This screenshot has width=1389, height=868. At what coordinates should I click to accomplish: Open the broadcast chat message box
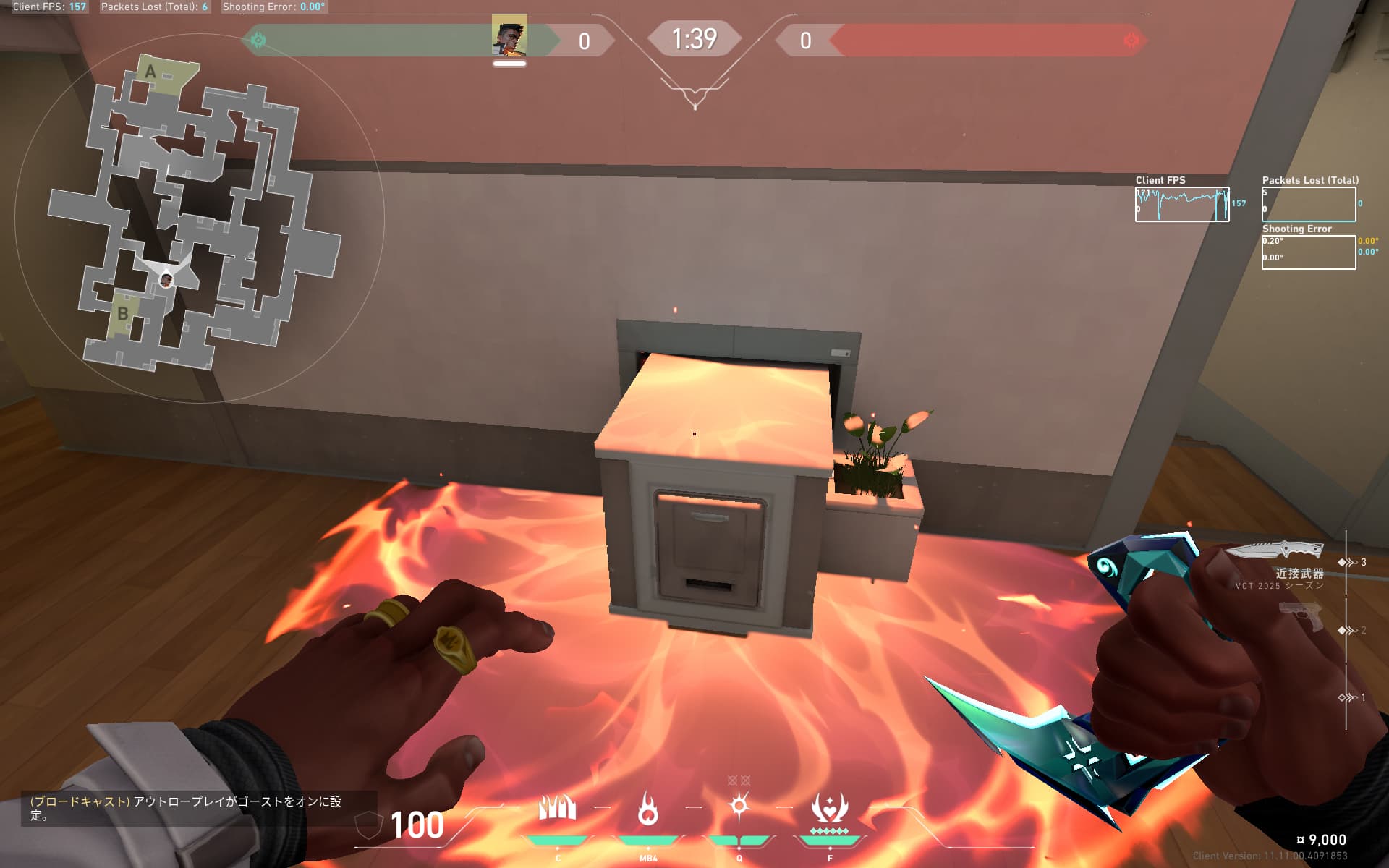point(199,808)
